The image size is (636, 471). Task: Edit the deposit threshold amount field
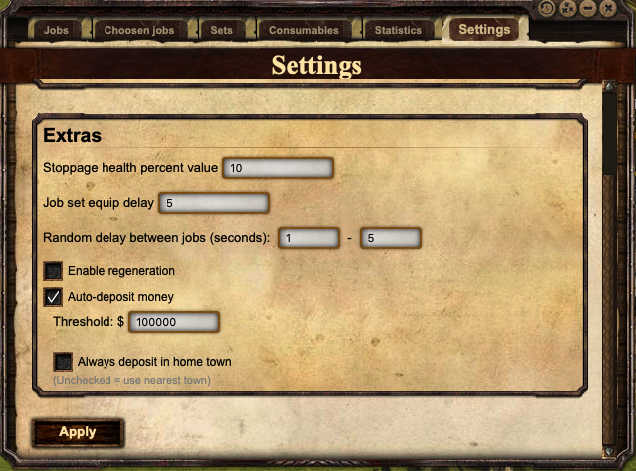[173, 322]
